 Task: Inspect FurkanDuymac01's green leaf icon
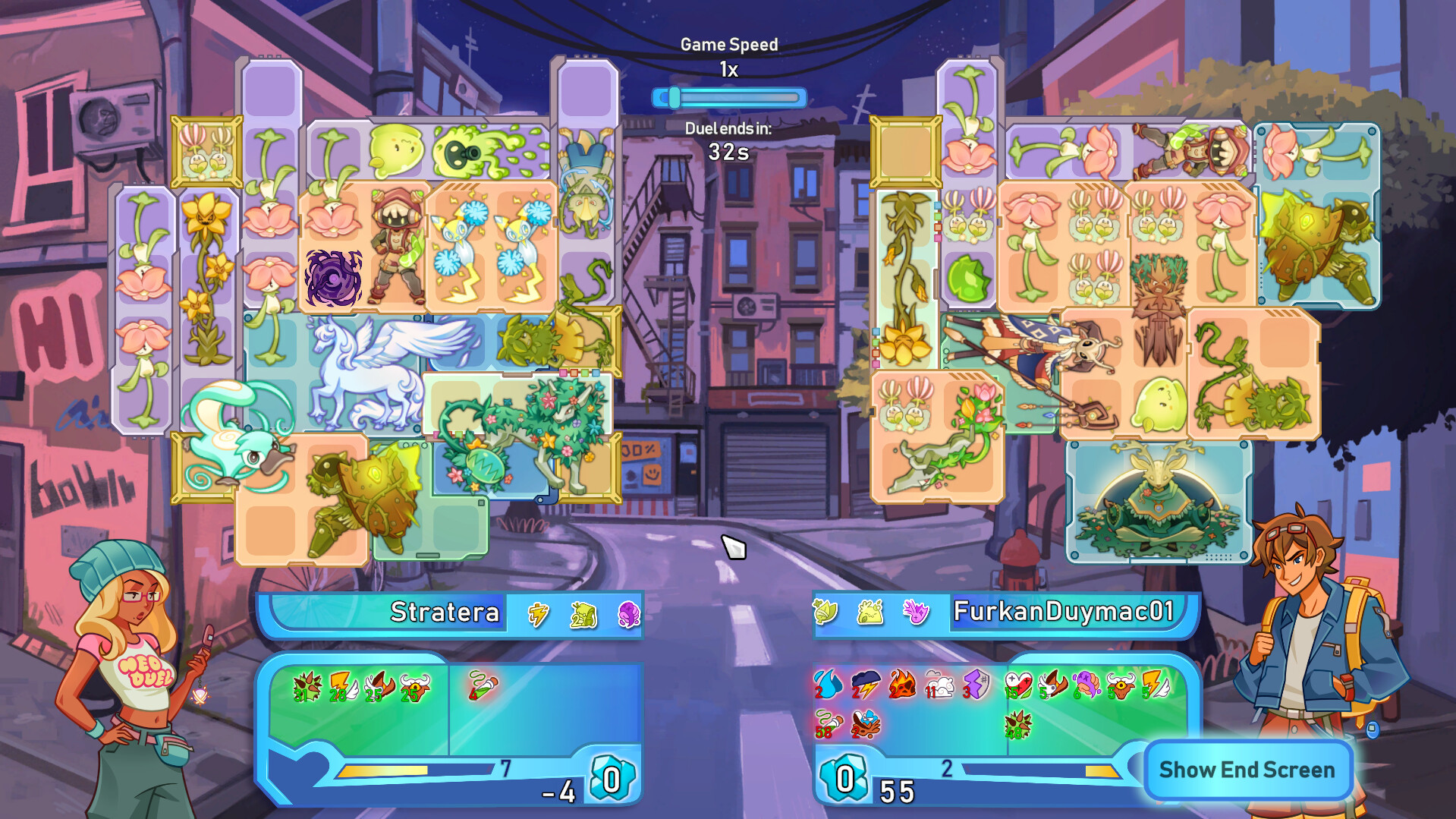[825, 611]
